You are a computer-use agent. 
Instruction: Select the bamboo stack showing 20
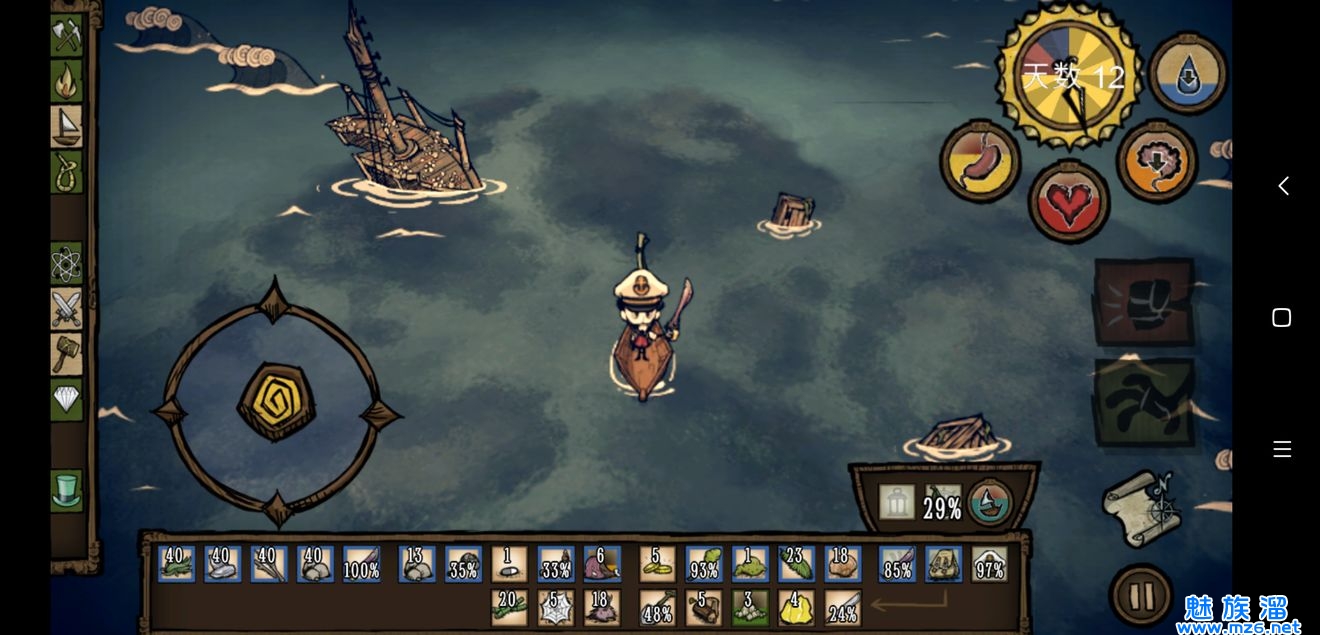click(x=510, y=608)
